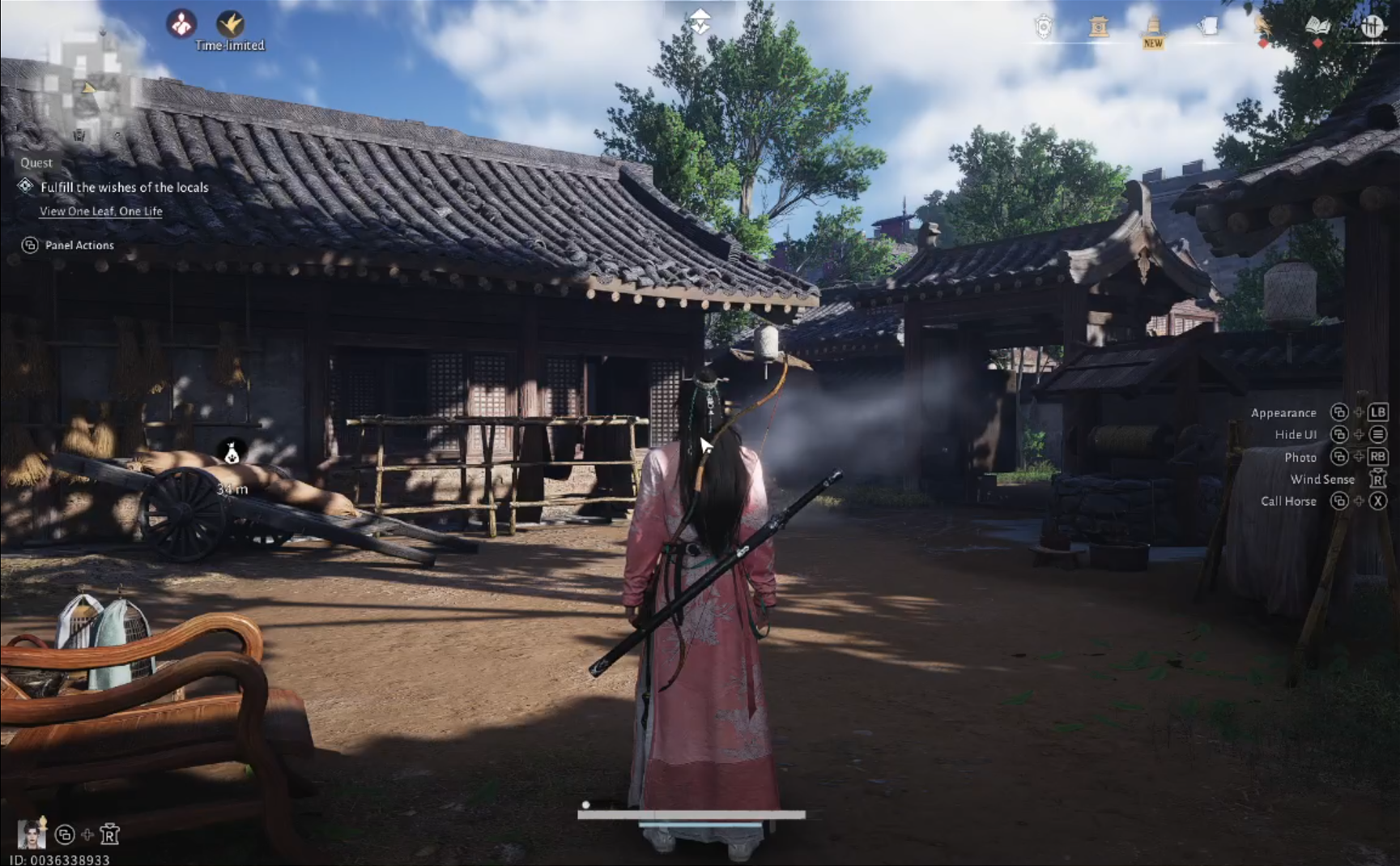Select the shrine incense burner icon
This screenshot has height=866, width=1400.
click(1099, 26)
